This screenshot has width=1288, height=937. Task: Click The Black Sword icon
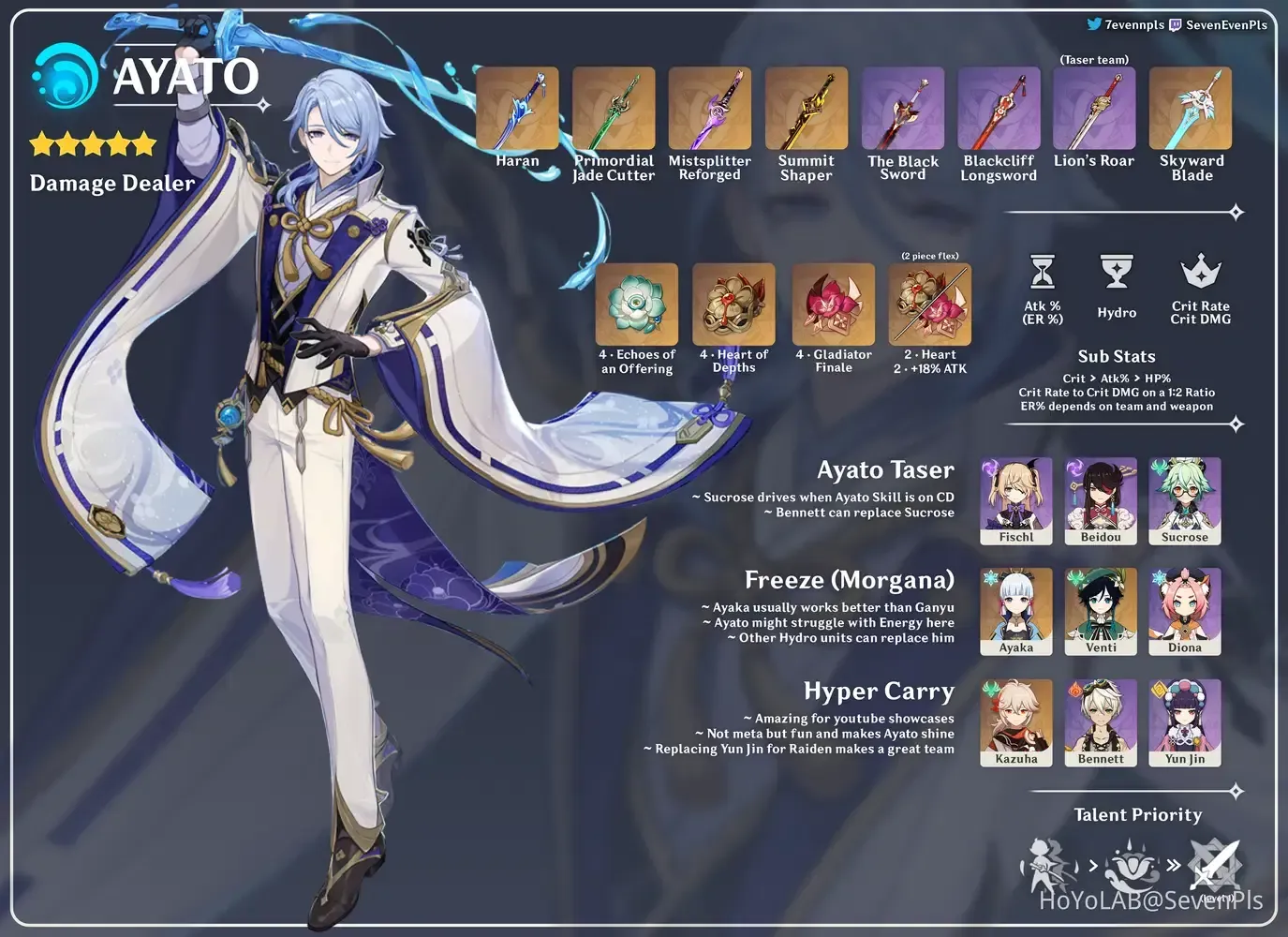click(x=903, y=109)
